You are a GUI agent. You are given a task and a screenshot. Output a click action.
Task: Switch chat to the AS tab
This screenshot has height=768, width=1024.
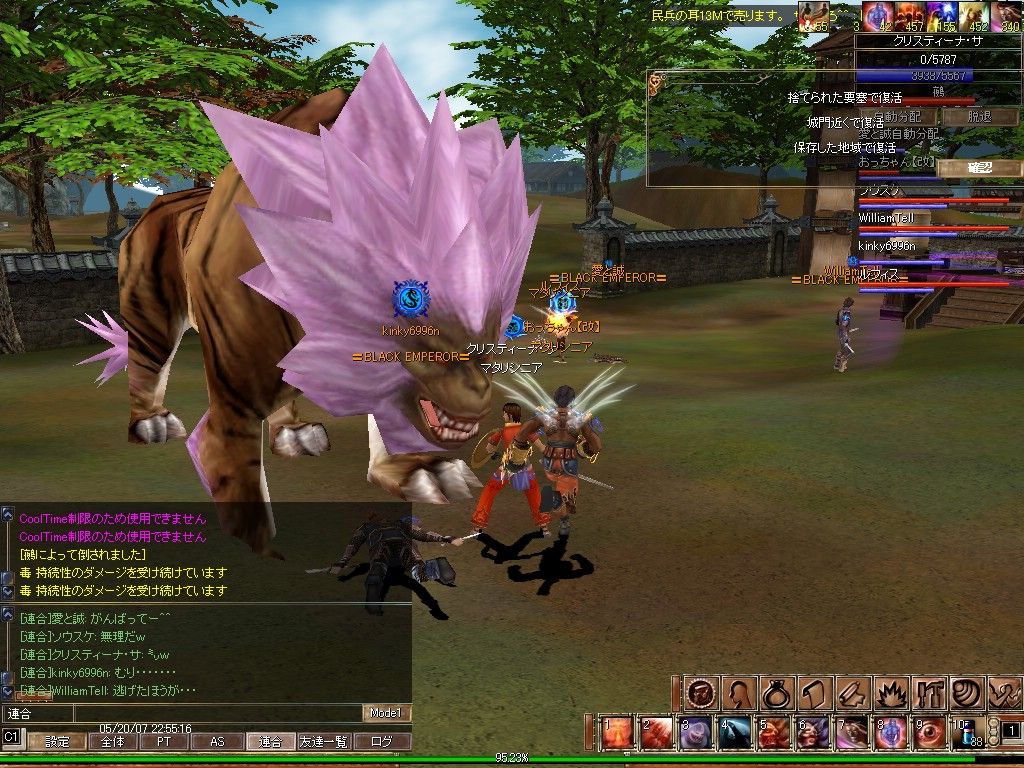pyautogui.click(x=217, y=742)
